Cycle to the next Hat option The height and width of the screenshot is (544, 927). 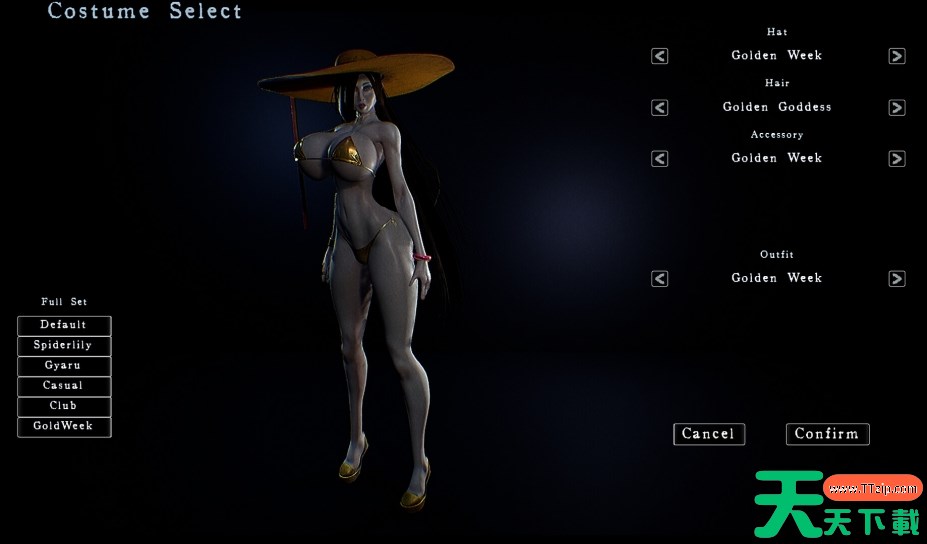897,56
